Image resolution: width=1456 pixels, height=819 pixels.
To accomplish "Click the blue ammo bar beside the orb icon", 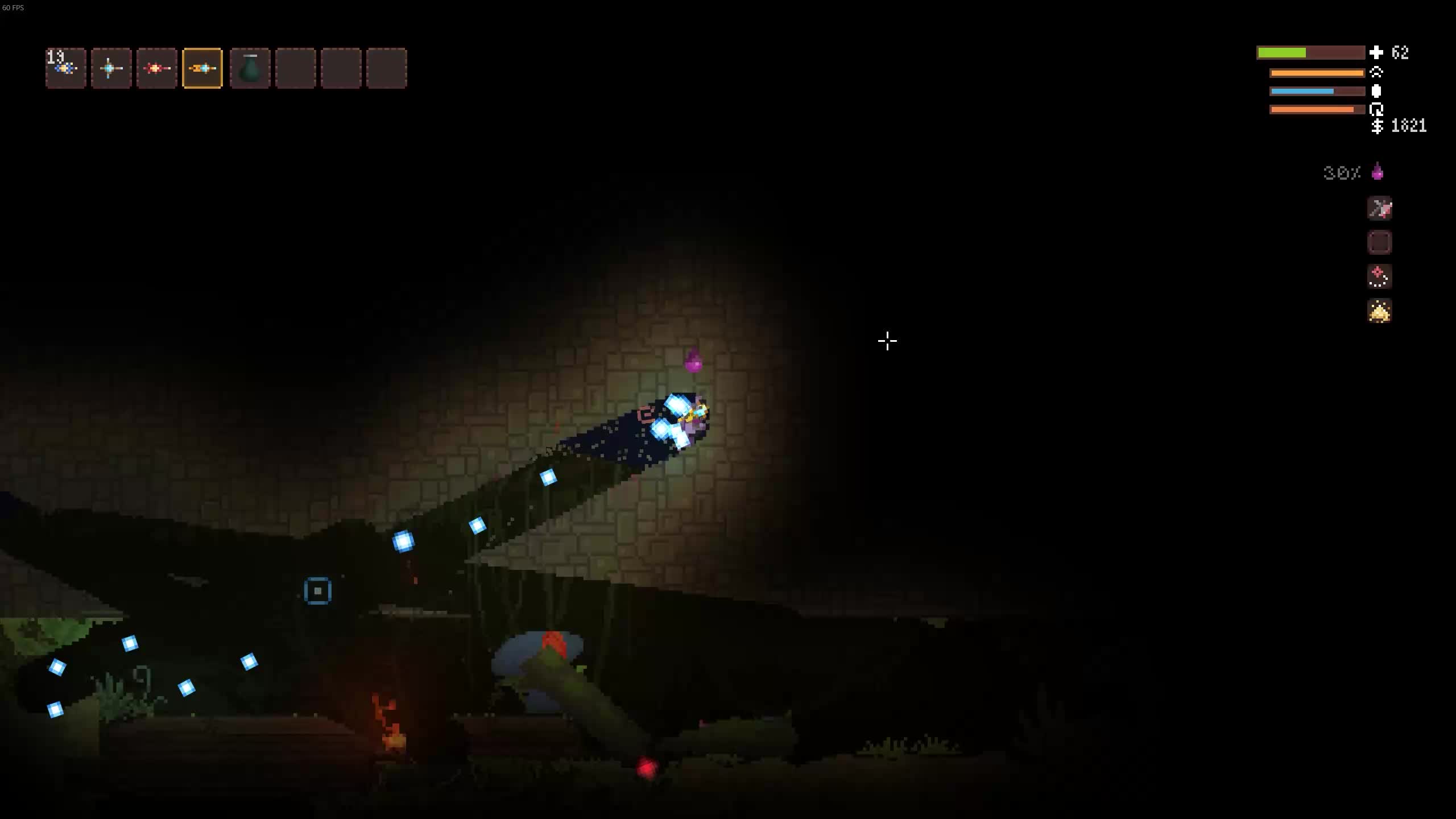I will coord(1302,91).
